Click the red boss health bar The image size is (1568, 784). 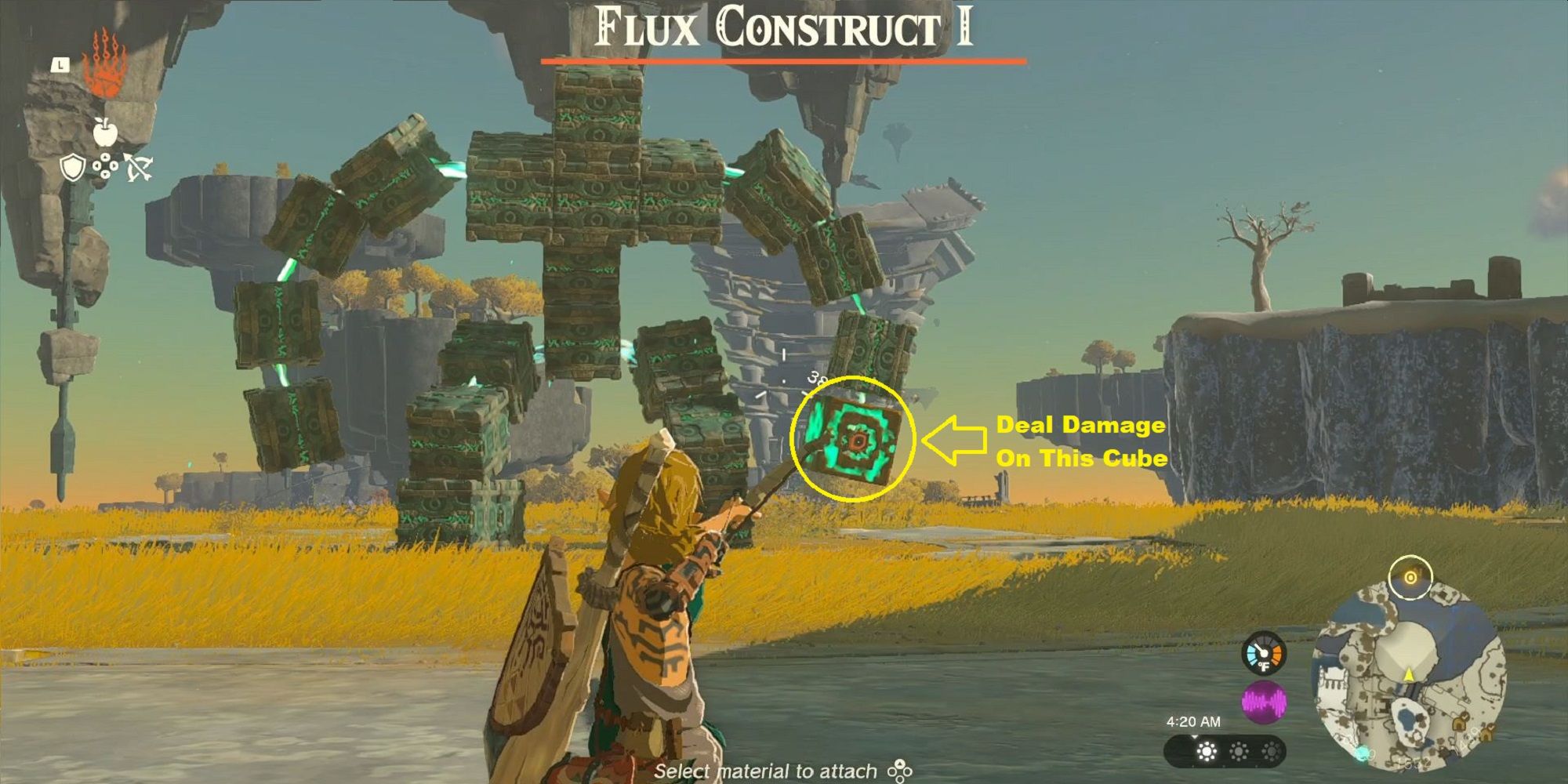click(x=784, y=58)
